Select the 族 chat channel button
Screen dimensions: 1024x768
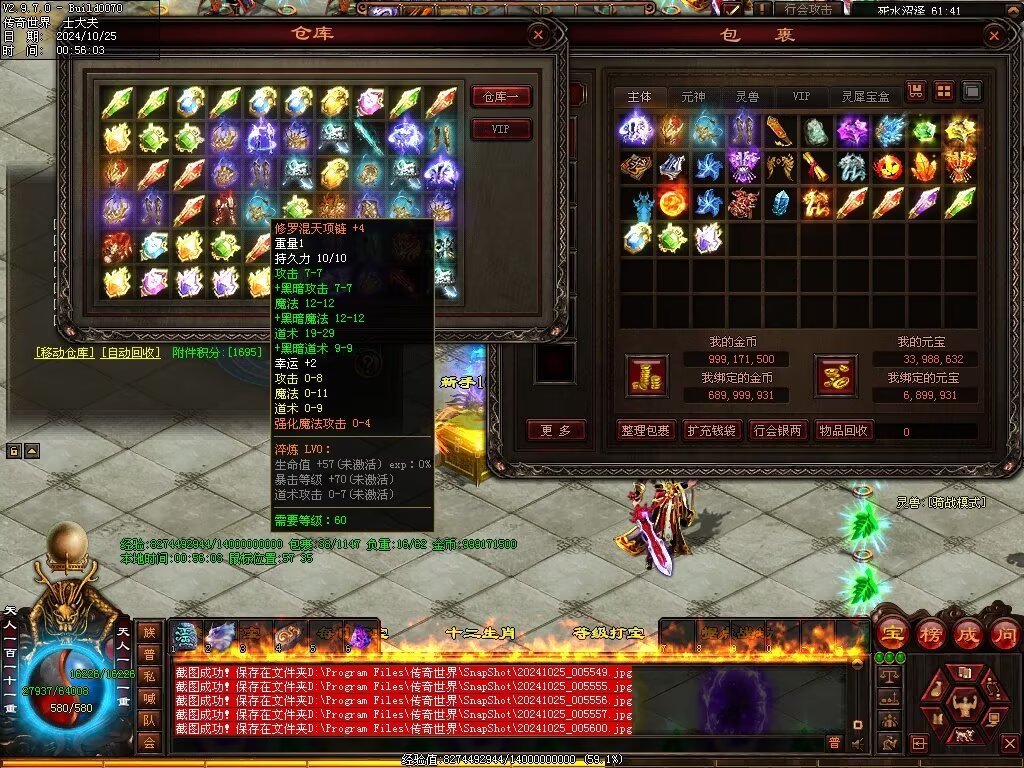point(149,632)
